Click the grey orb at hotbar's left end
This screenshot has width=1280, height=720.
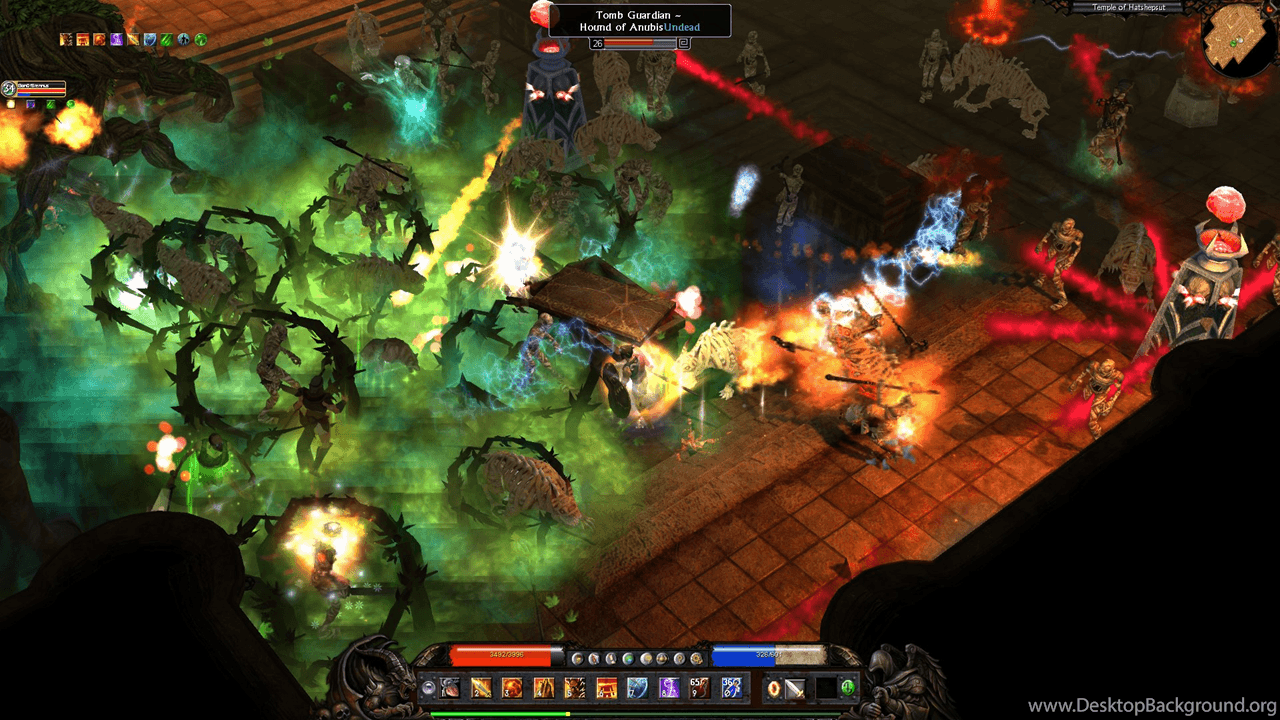428,688
